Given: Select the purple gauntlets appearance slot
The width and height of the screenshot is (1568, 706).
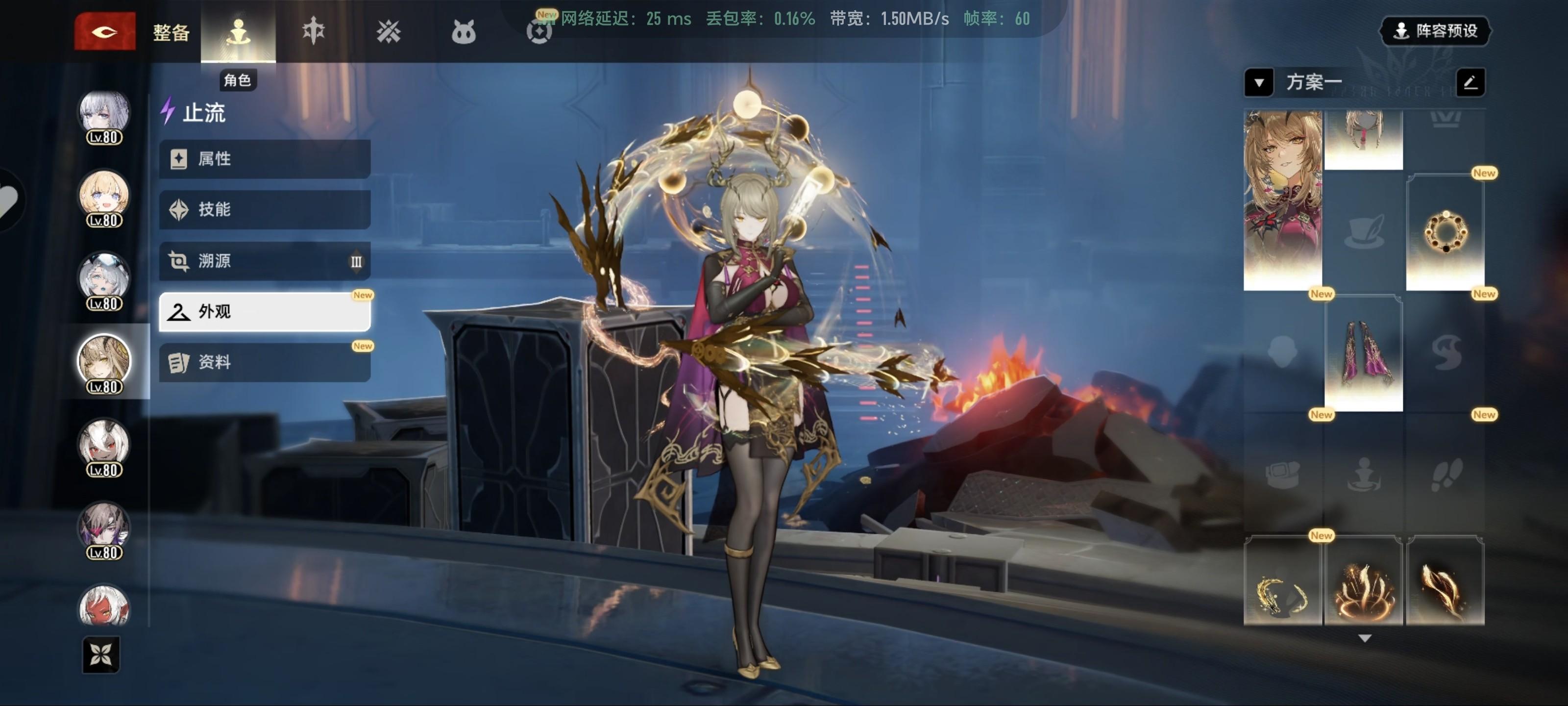Looking at the screenshot, I should tap(1364, 353).
